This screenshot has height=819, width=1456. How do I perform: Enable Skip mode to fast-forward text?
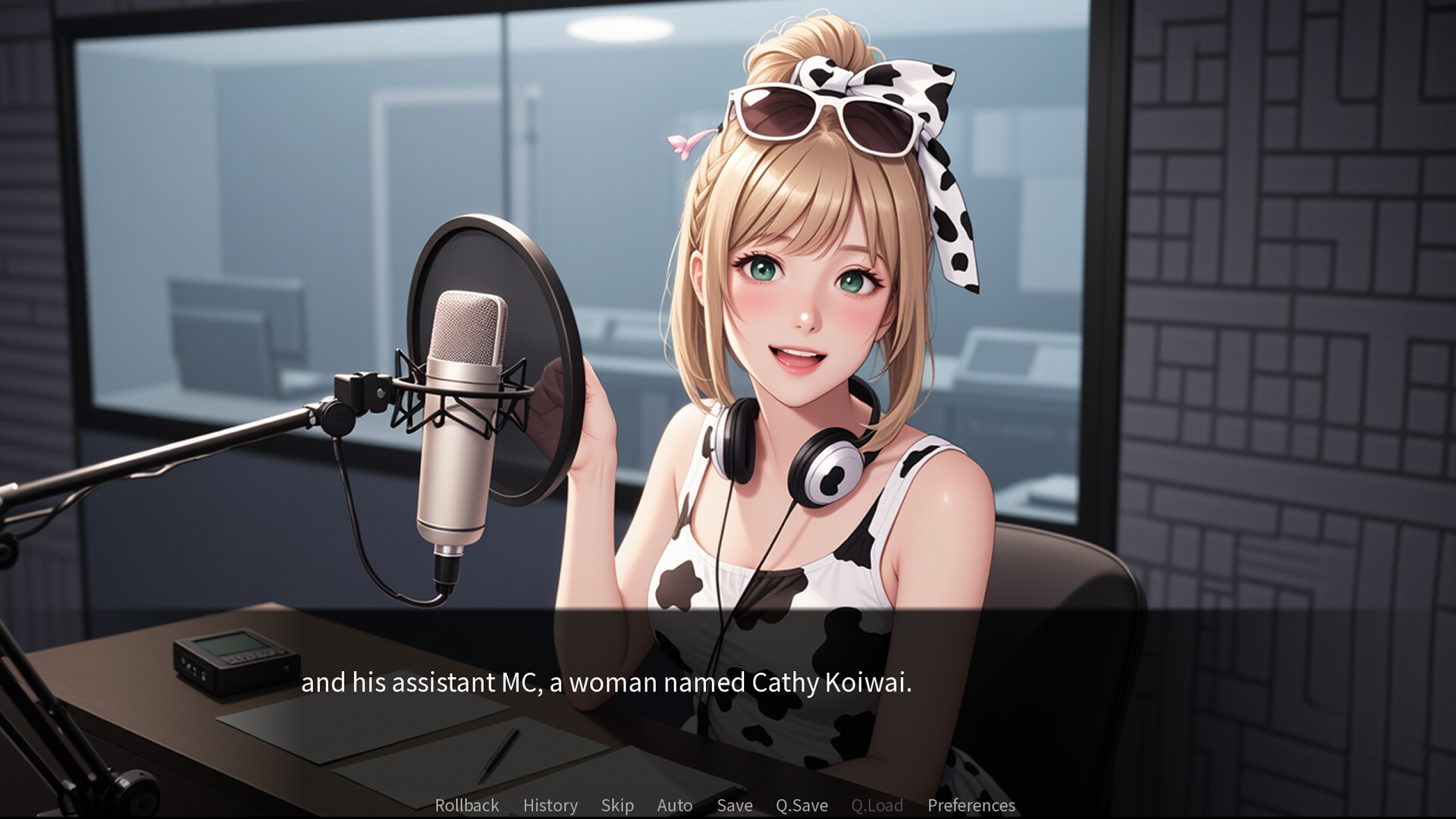[x=617, y=805]
